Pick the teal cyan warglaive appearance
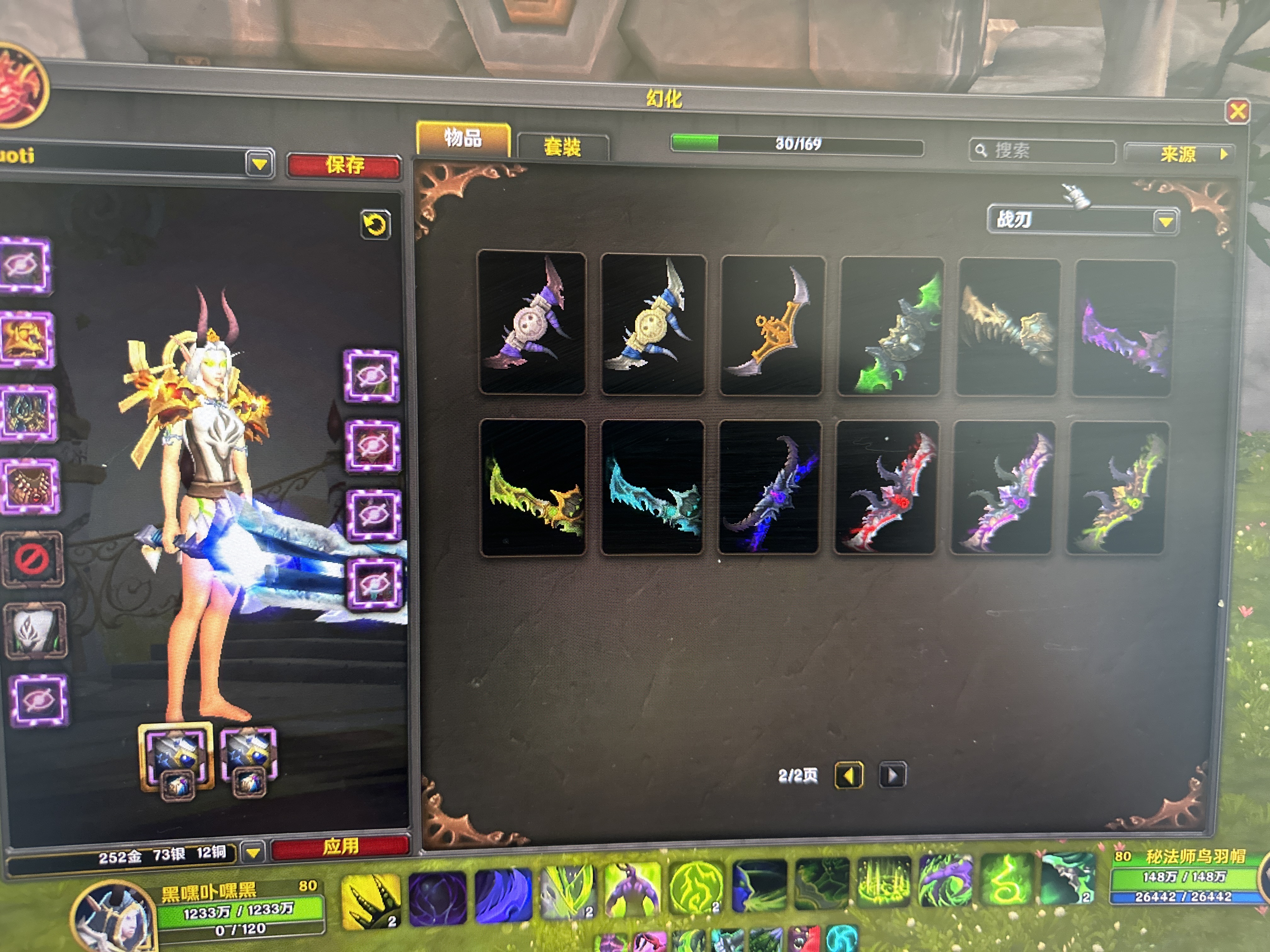This screenshot has height=952, width=1270. [x=653, y=488]
